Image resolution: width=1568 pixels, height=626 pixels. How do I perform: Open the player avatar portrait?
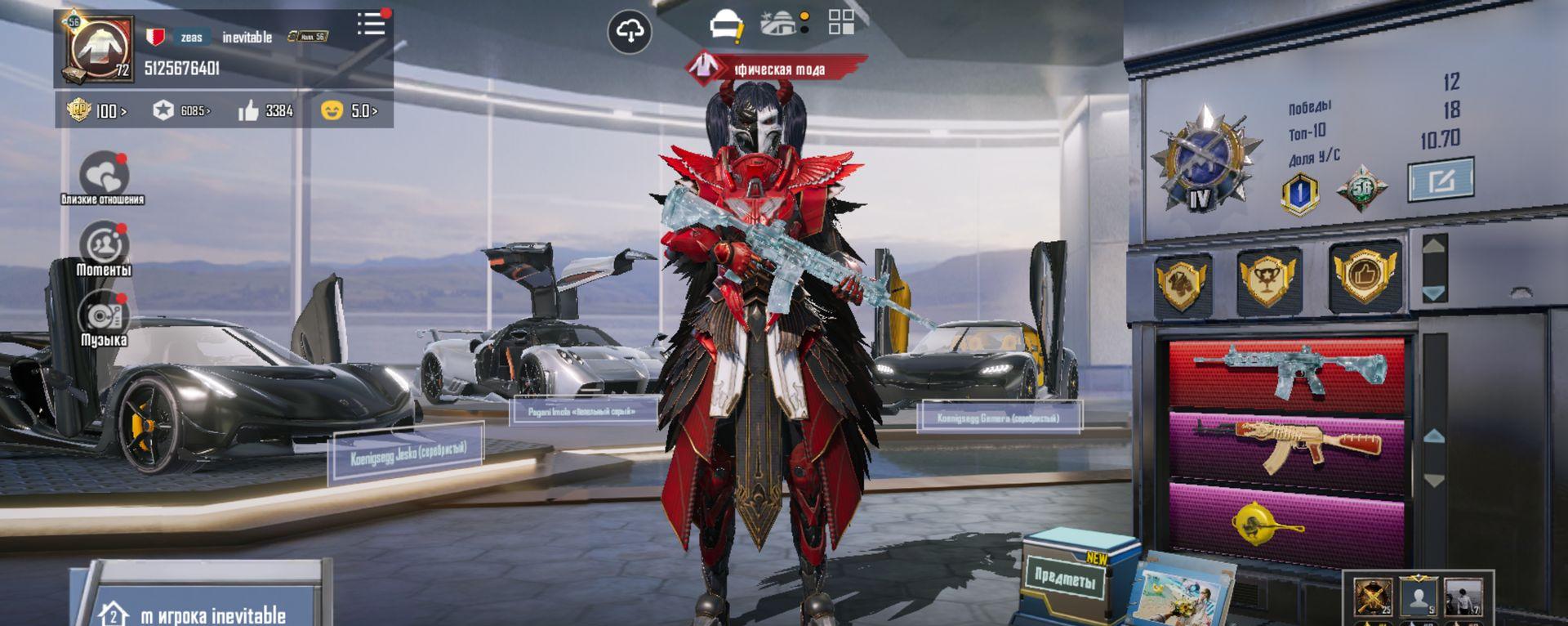(100, 49)
